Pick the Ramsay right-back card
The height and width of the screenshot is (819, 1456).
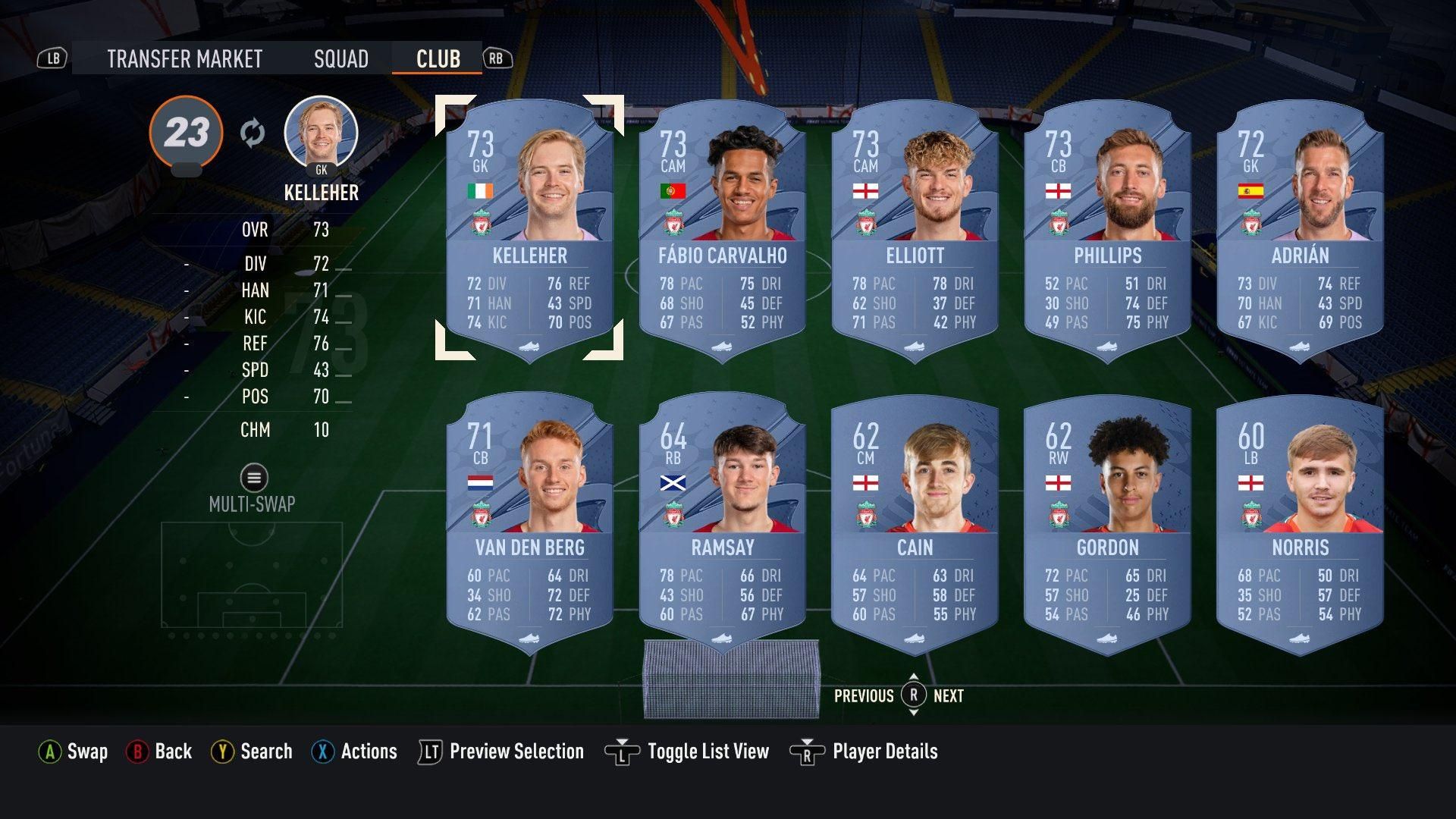click(722, 520)
